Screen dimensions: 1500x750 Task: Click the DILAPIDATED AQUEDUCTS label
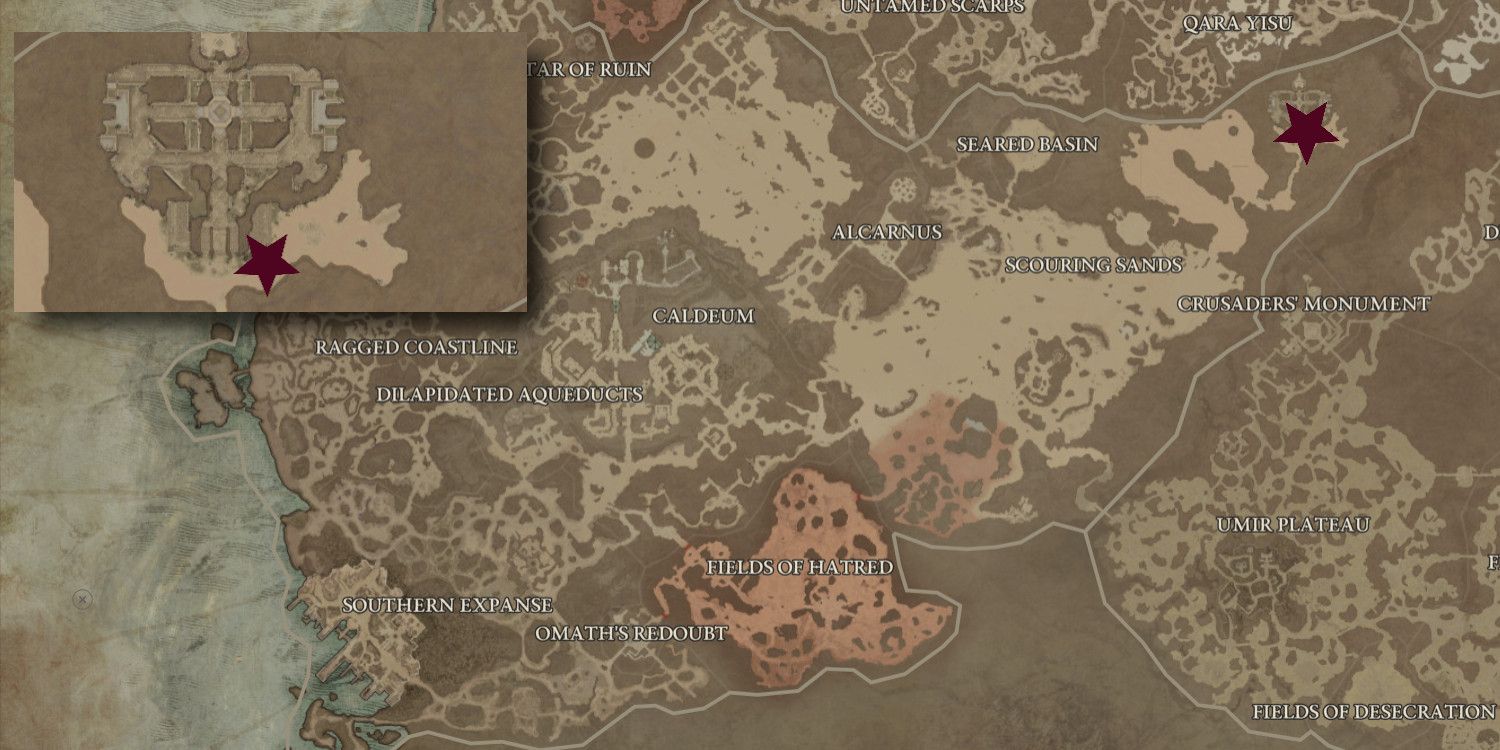[507, 394]
